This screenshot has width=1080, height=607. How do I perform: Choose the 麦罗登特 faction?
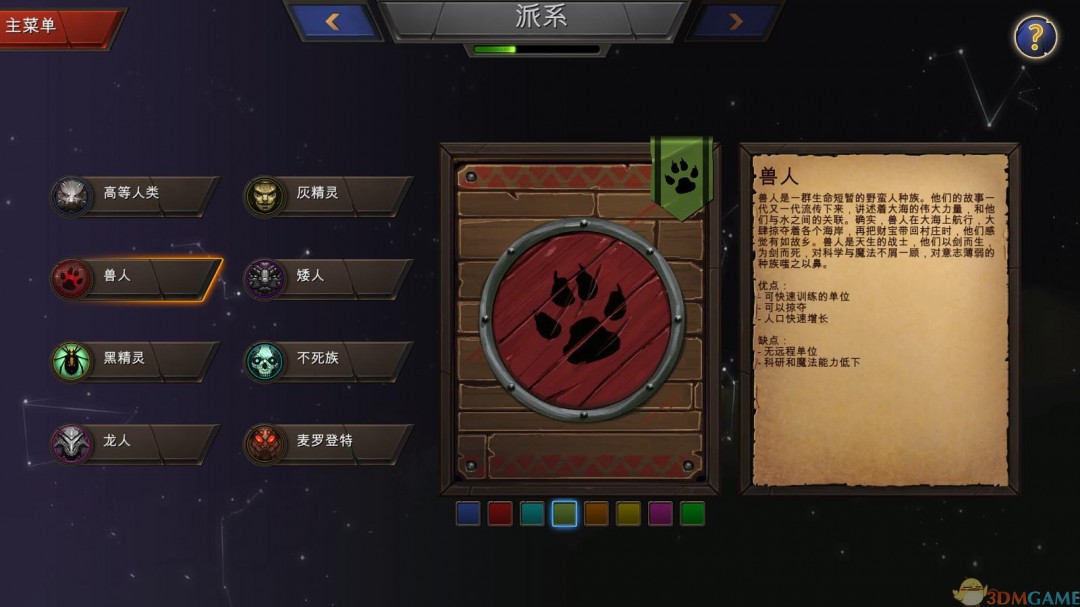coord(328,442)
